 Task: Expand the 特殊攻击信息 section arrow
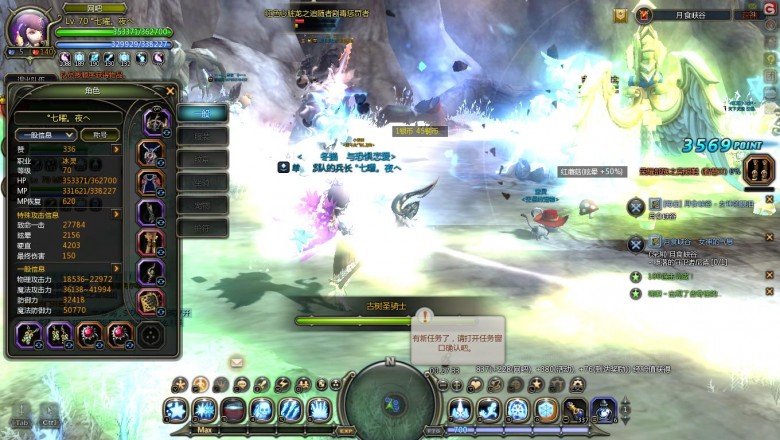(x=117, y=215)
